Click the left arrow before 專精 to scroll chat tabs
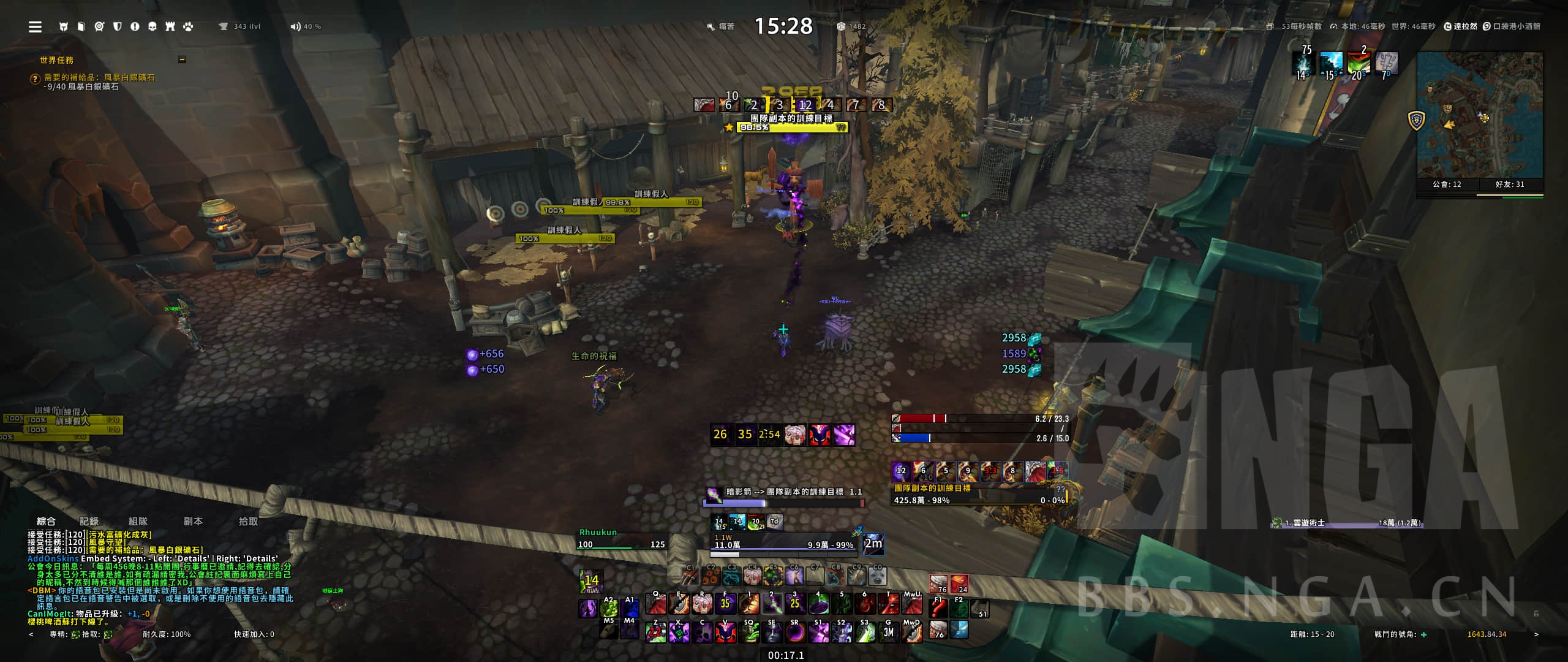Image resolution: width=1568 pixels, height=662 pixels. pyautogui.click(x=32, y=634)
